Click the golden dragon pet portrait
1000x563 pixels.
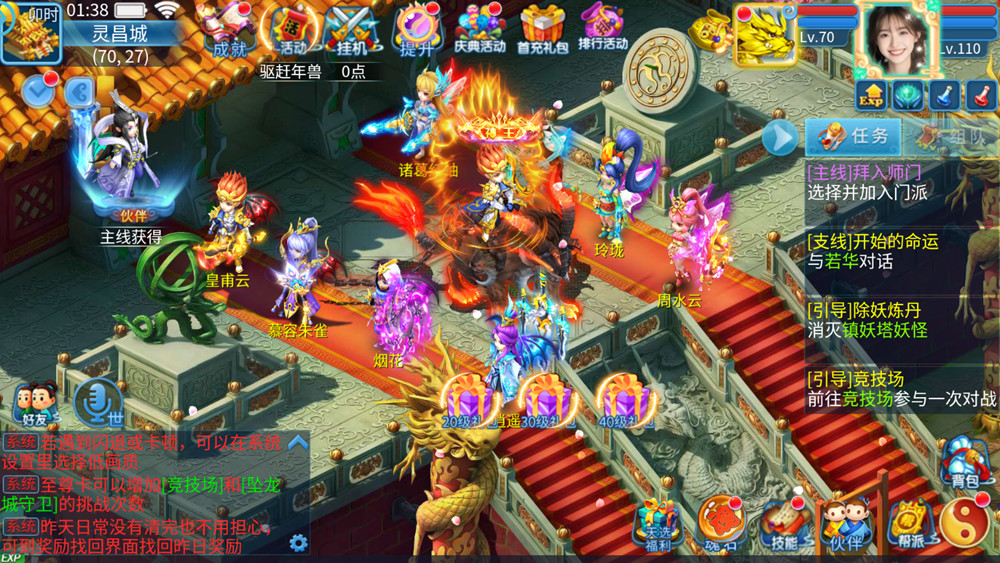pyautogui.click(x=765, y=34)
